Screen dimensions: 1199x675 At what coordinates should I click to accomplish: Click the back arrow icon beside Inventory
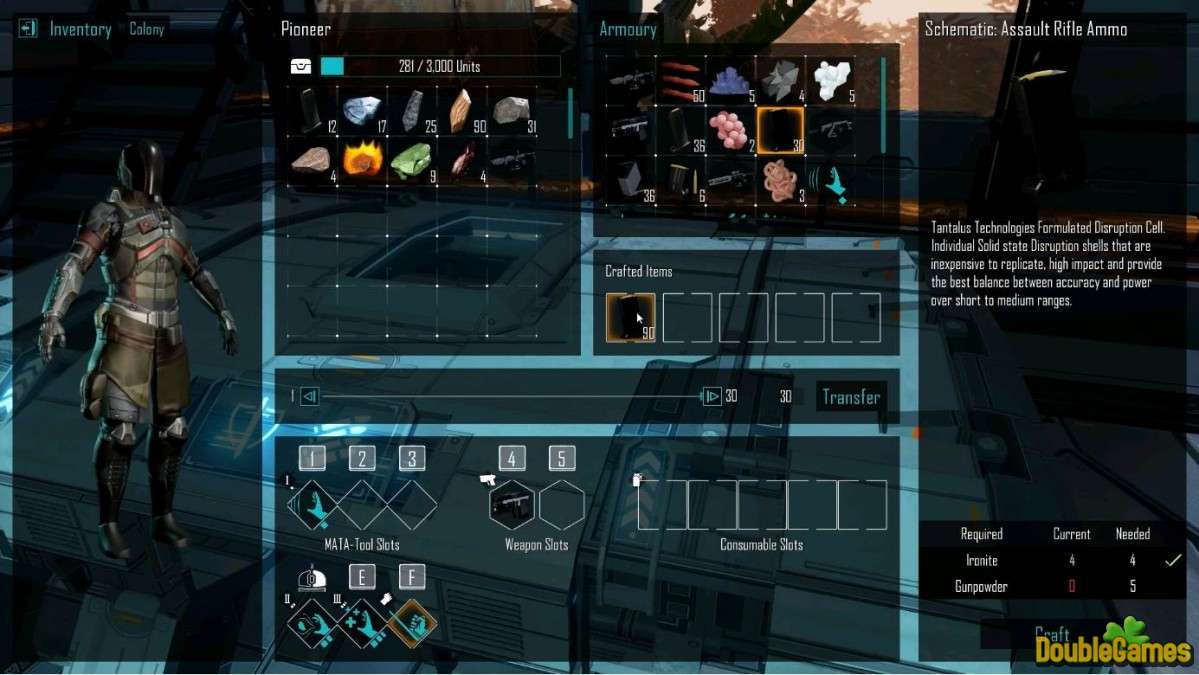click(x=27, y=28)
